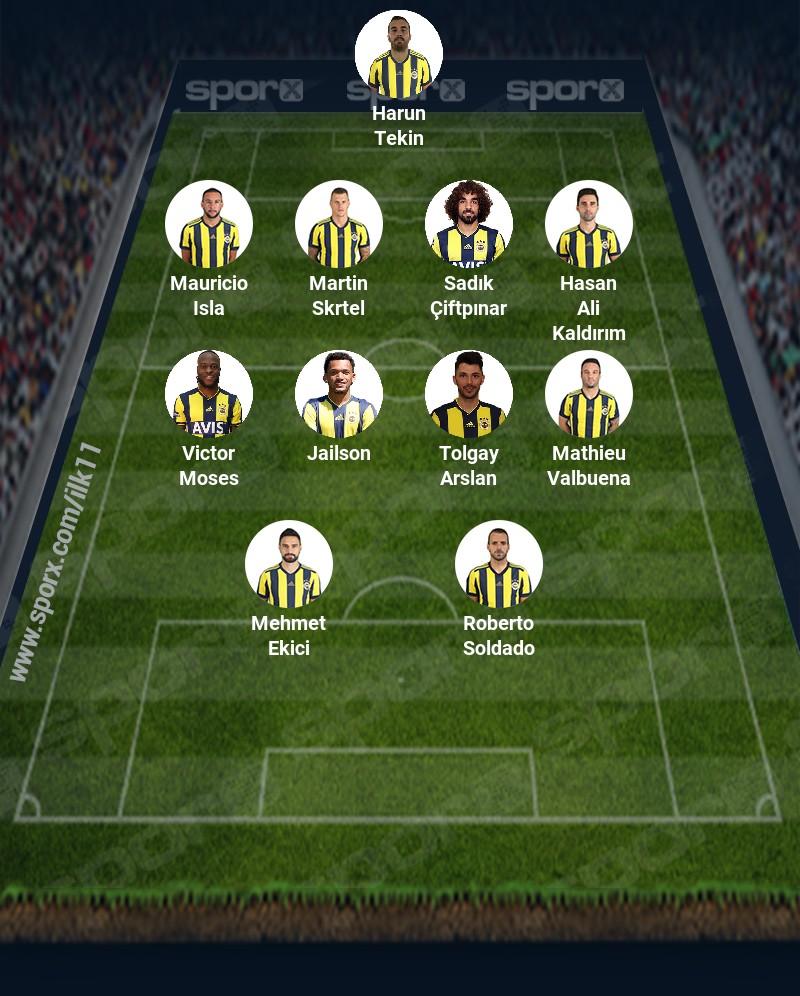Pick Martin Skrtel's player portrait
This screenshot has height=996, width=800.
click(x=339, y=224)
